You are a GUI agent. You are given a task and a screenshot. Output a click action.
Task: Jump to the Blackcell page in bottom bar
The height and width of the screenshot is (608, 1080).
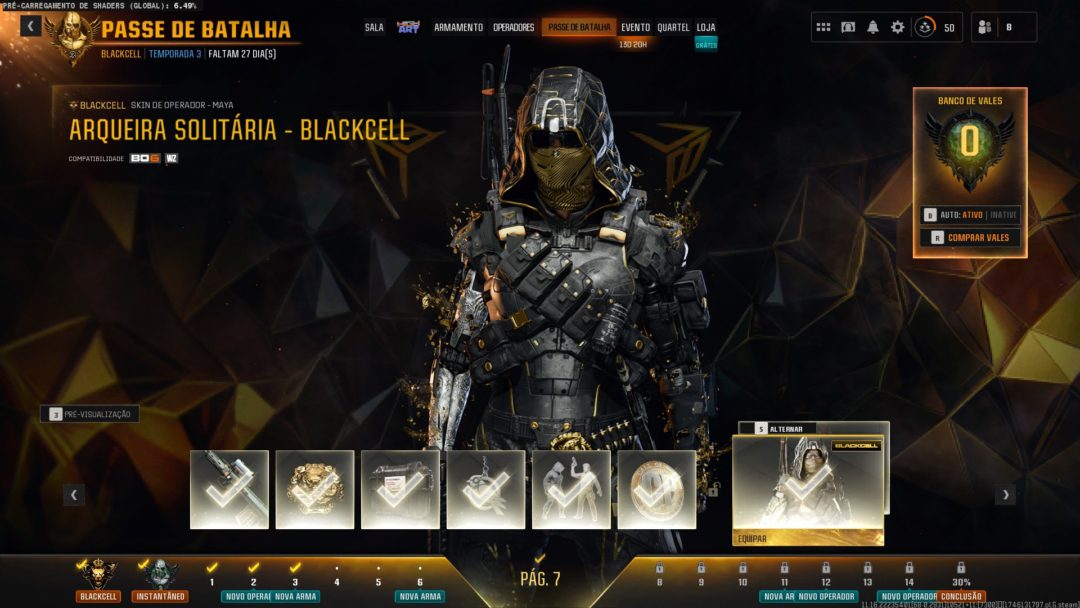(98, 580)
